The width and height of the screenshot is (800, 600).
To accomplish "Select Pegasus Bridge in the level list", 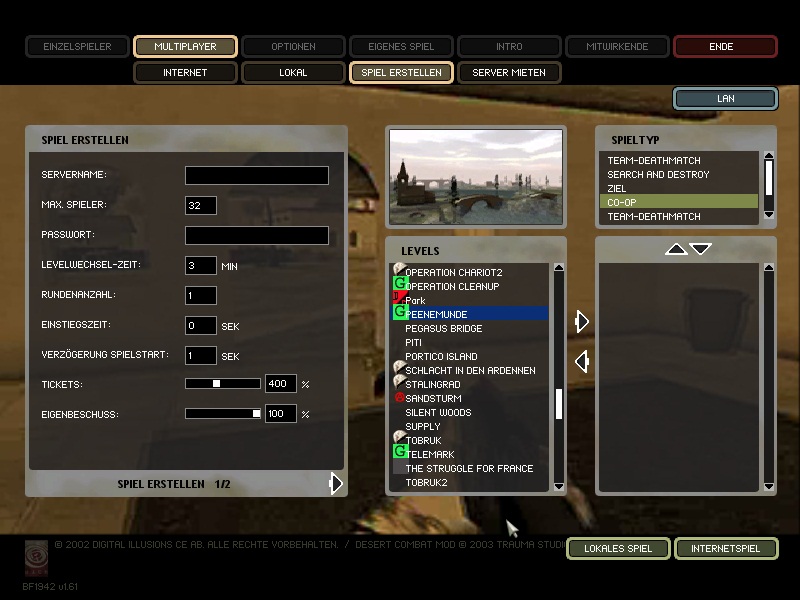I will click(444, 328).
